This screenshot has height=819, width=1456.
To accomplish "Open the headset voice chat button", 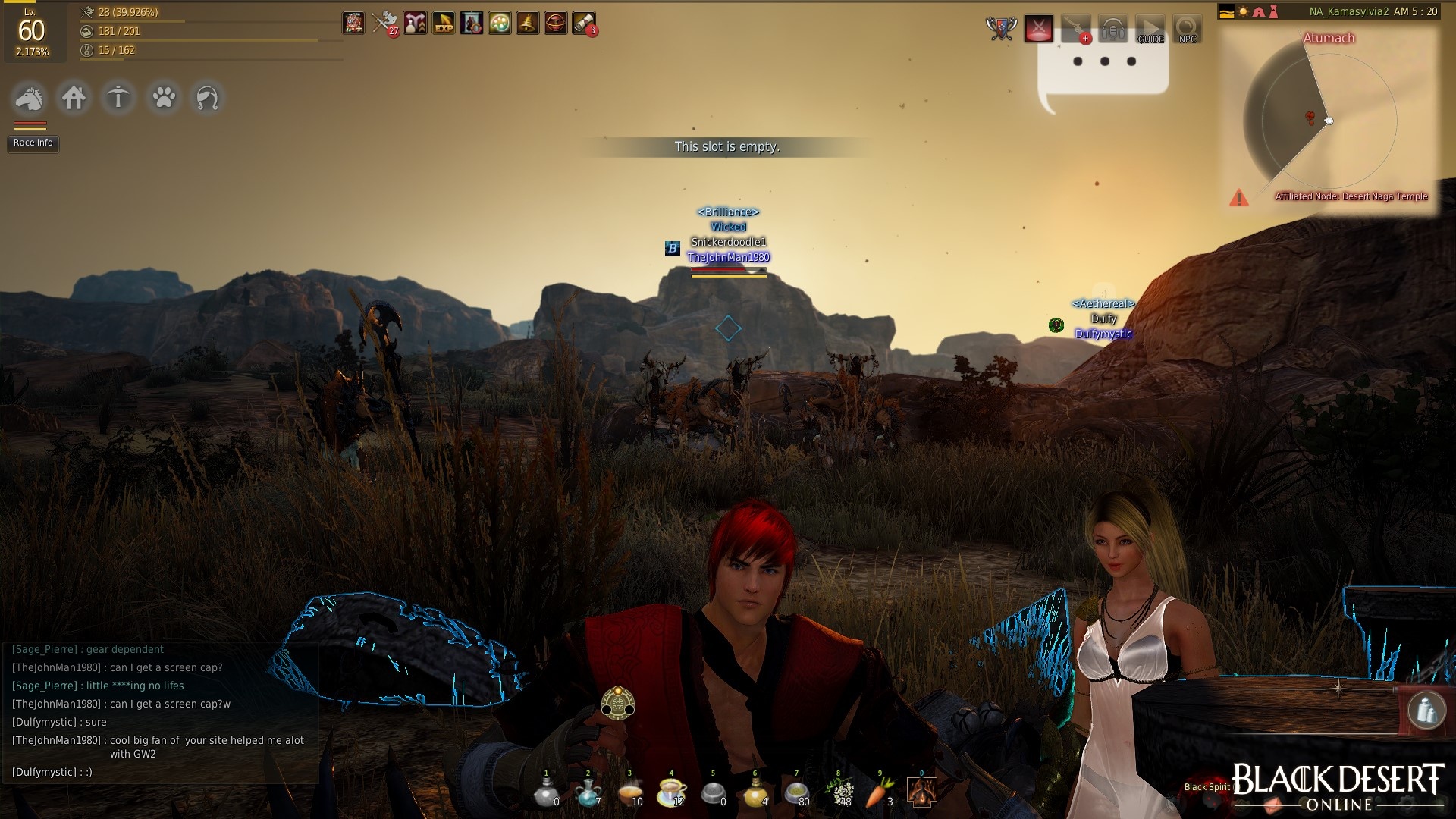I will tap(1112, 30).
